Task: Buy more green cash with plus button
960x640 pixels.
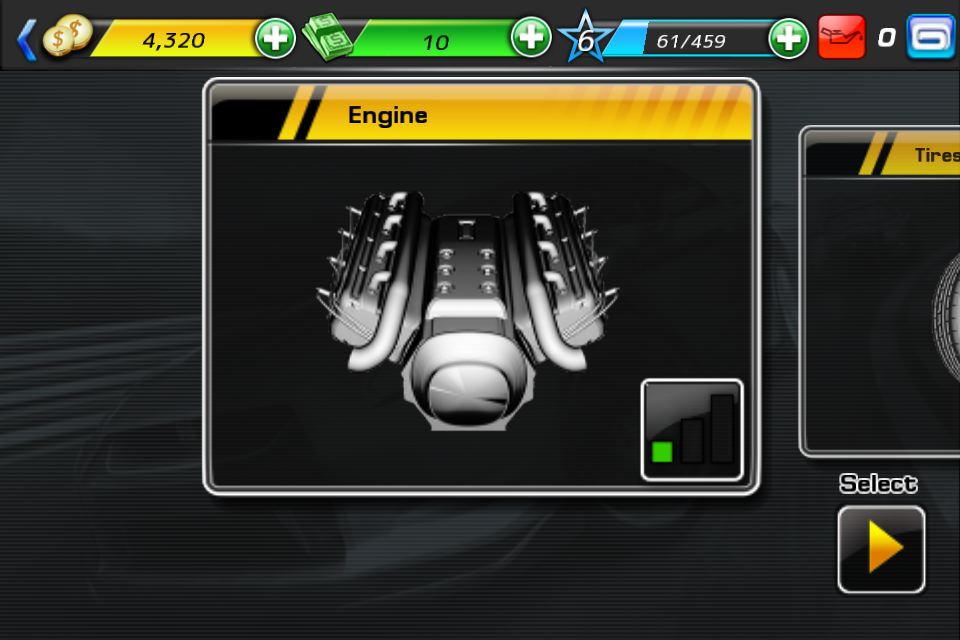Action: pyautogui.click(x=531, y=38)
